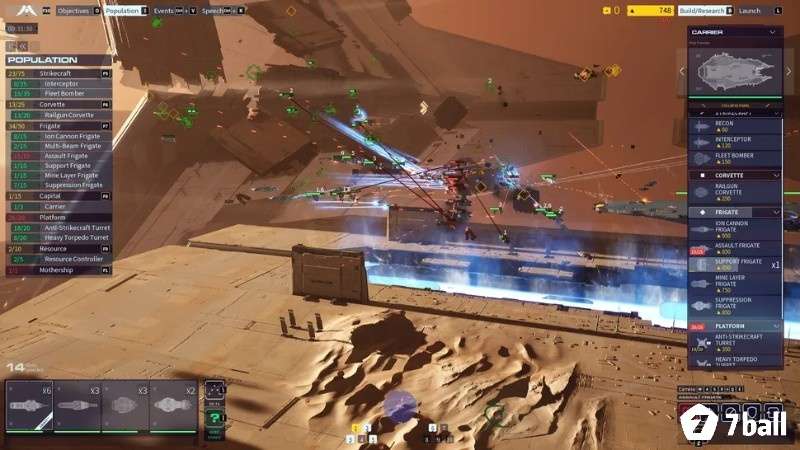Queue a Support Frigate
The width and height of the screenshot is (800, 450).
point(734,264)
